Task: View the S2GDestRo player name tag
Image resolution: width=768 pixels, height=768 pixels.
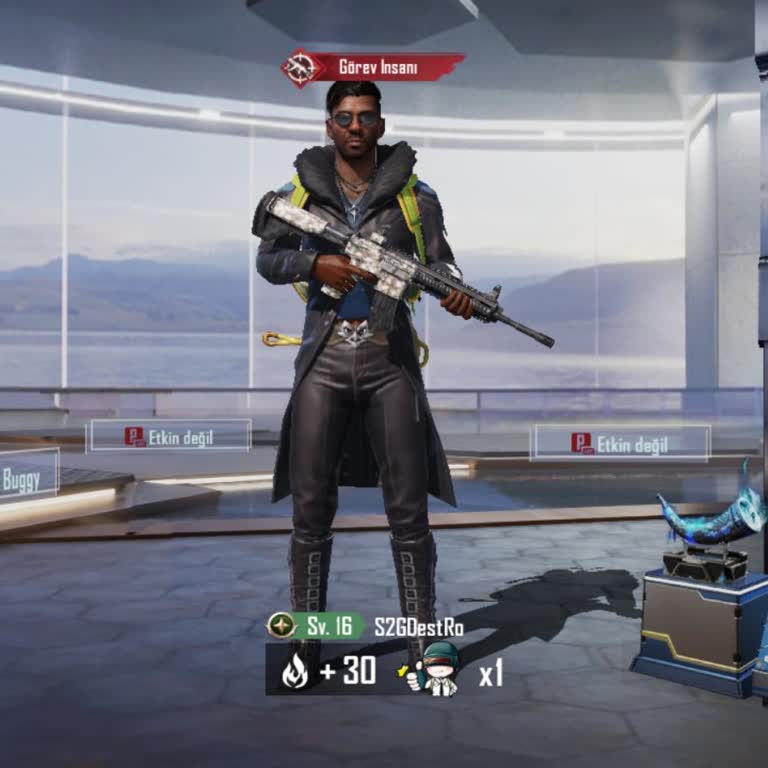Action: pos(419,627)
